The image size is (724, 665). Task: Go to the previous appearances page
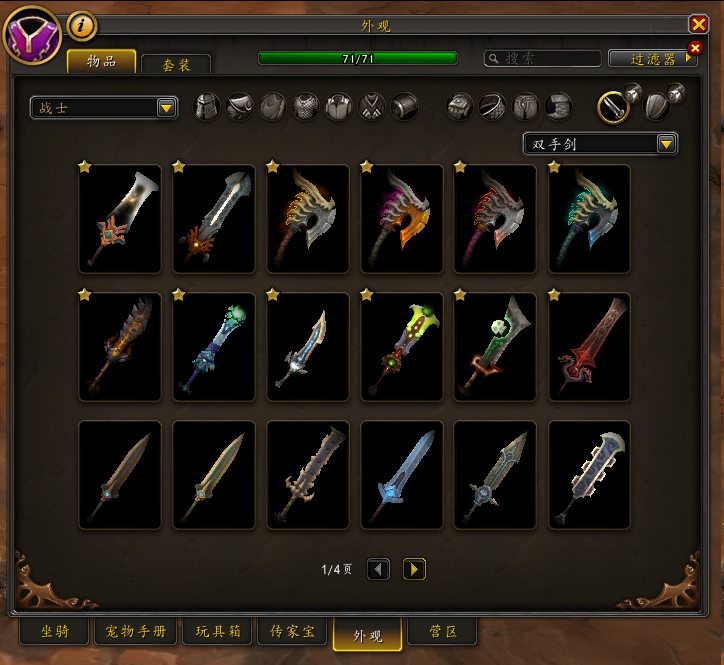tap(378, 569)
